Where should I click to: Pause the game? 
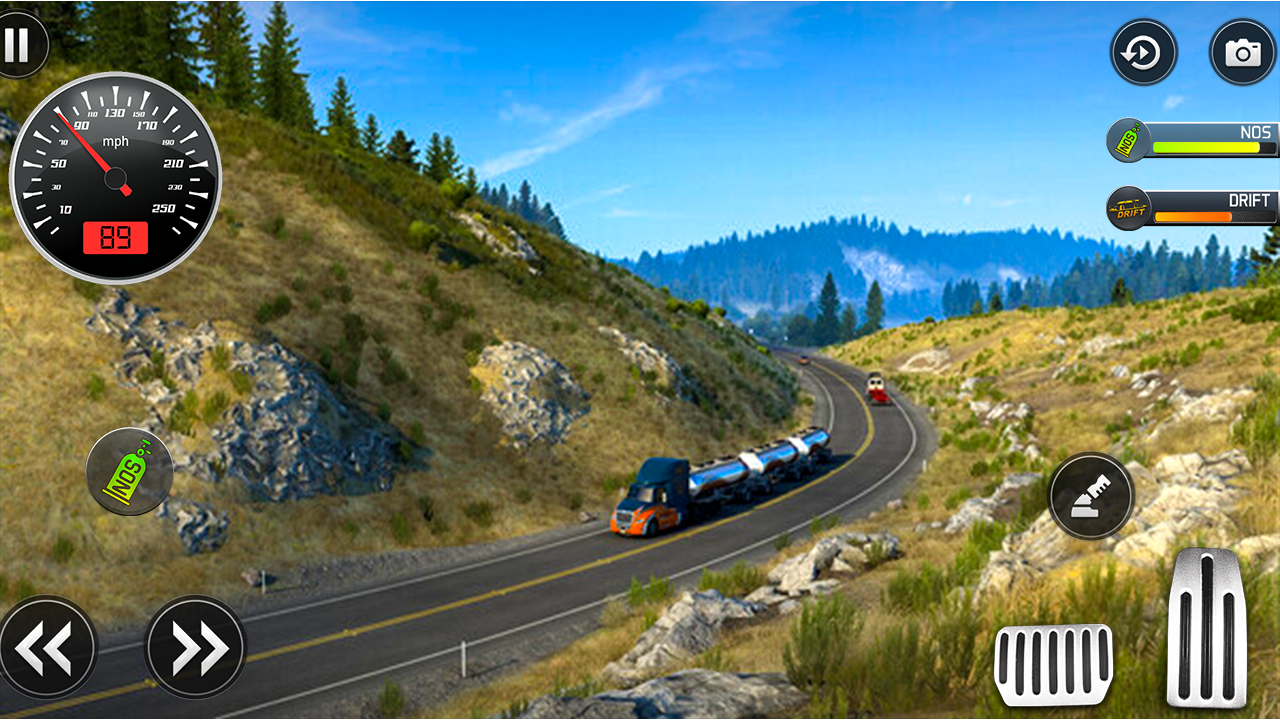pyautogui.click(x=16, y=45)
